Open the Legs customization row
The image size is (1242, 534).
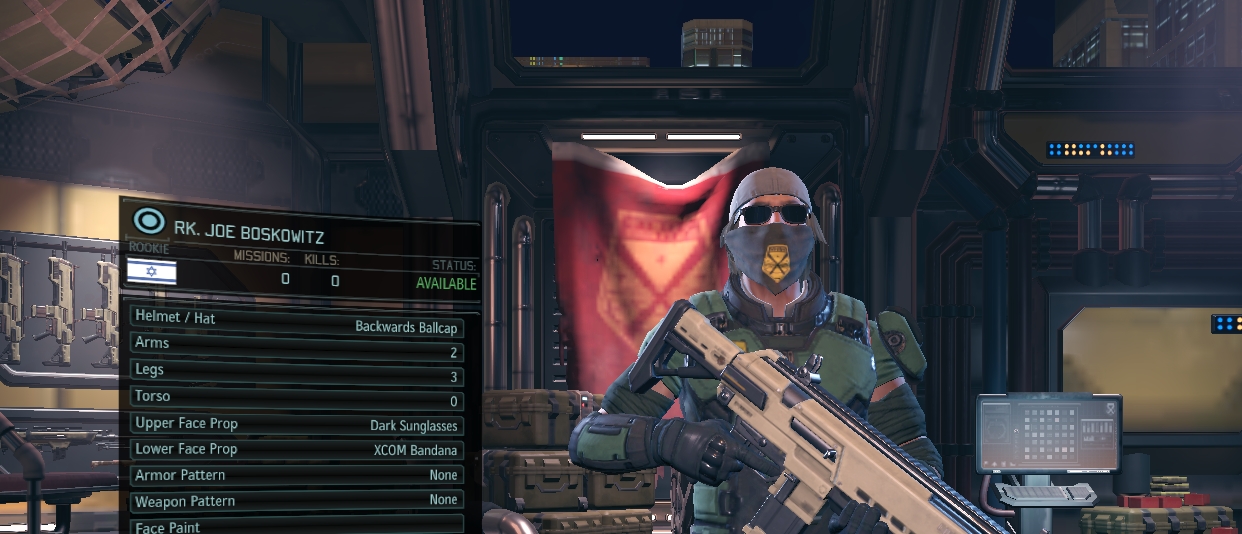click(x=297, y=372)
